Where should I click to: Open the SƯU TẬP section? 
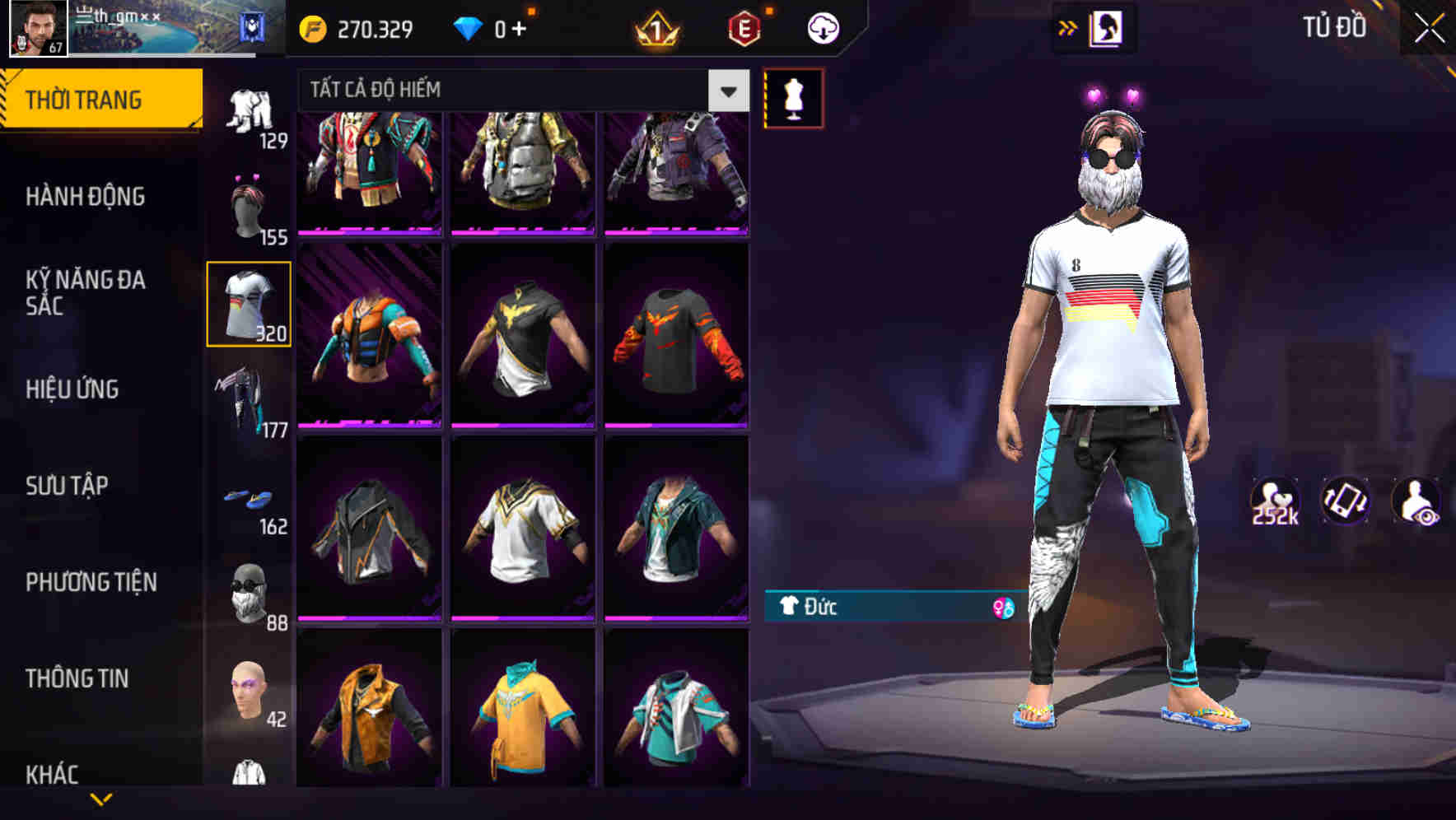point(66,486)
